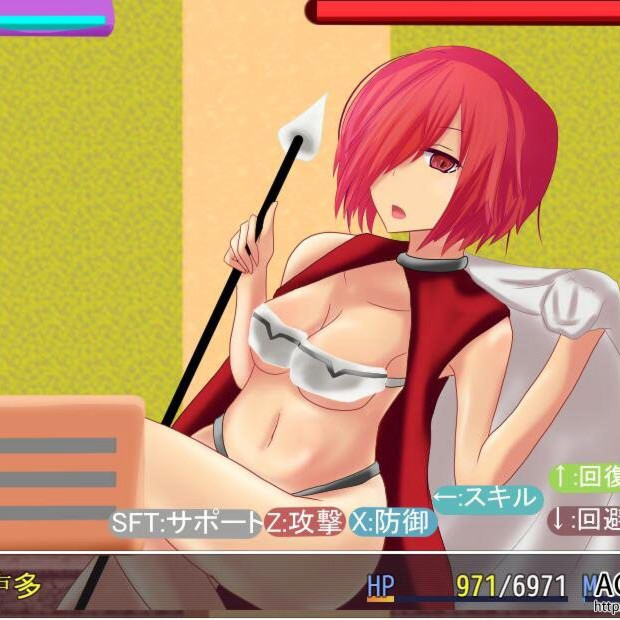Image resolution: width=620 pixels, height=620 pixels.
Task: Use the 回復 recovery command
Action: click(x=586, y=477)
